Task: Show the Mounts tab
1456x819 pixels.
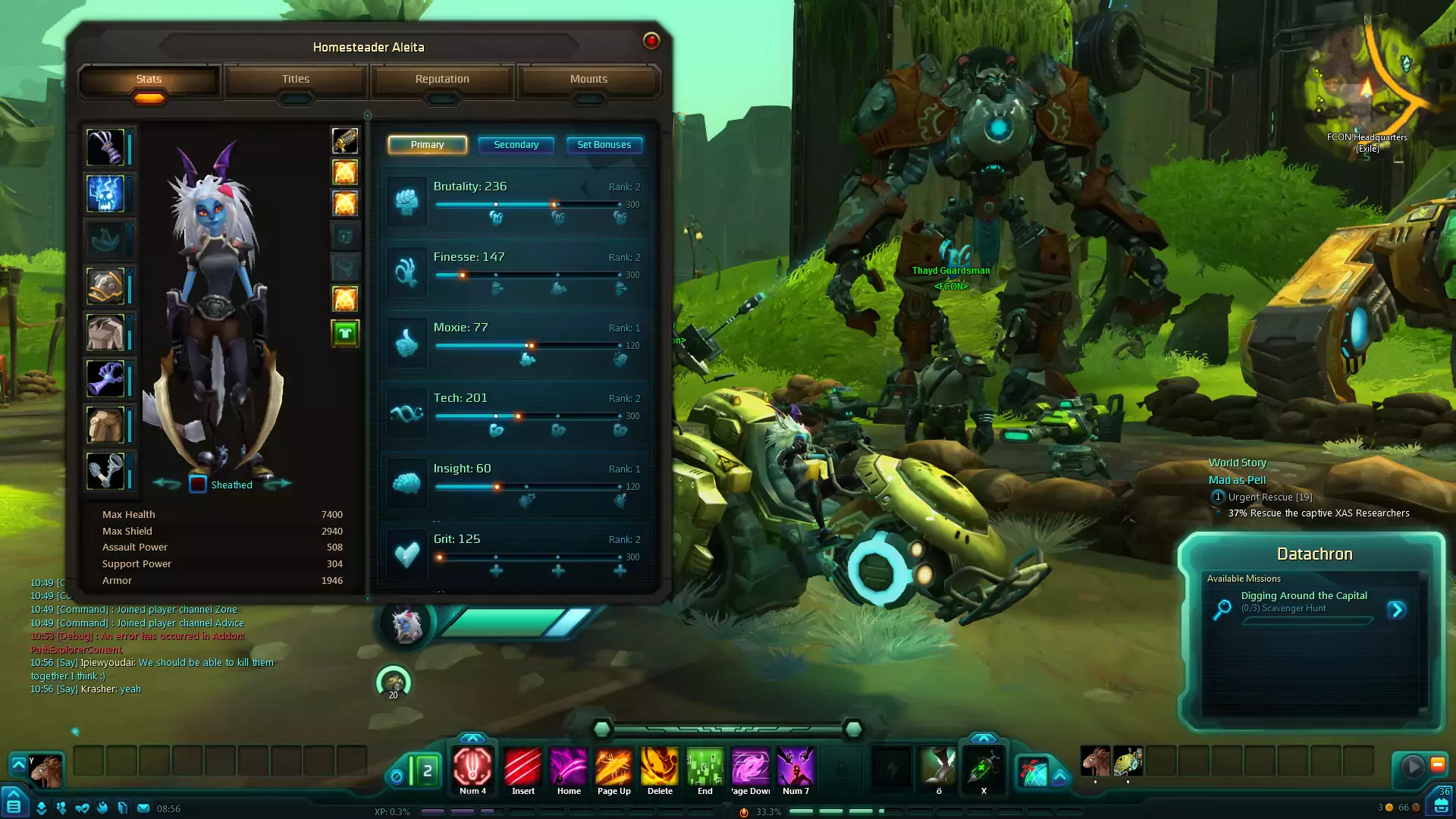Action: tap(588, 80)
